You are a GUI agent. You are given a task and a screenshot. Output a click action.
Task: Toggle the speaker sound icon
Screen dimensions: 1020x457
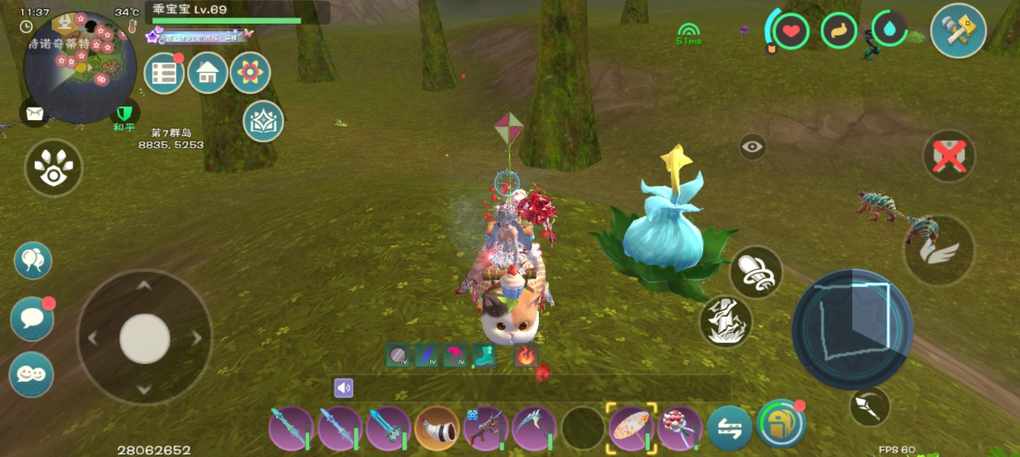tap(344, 388)
